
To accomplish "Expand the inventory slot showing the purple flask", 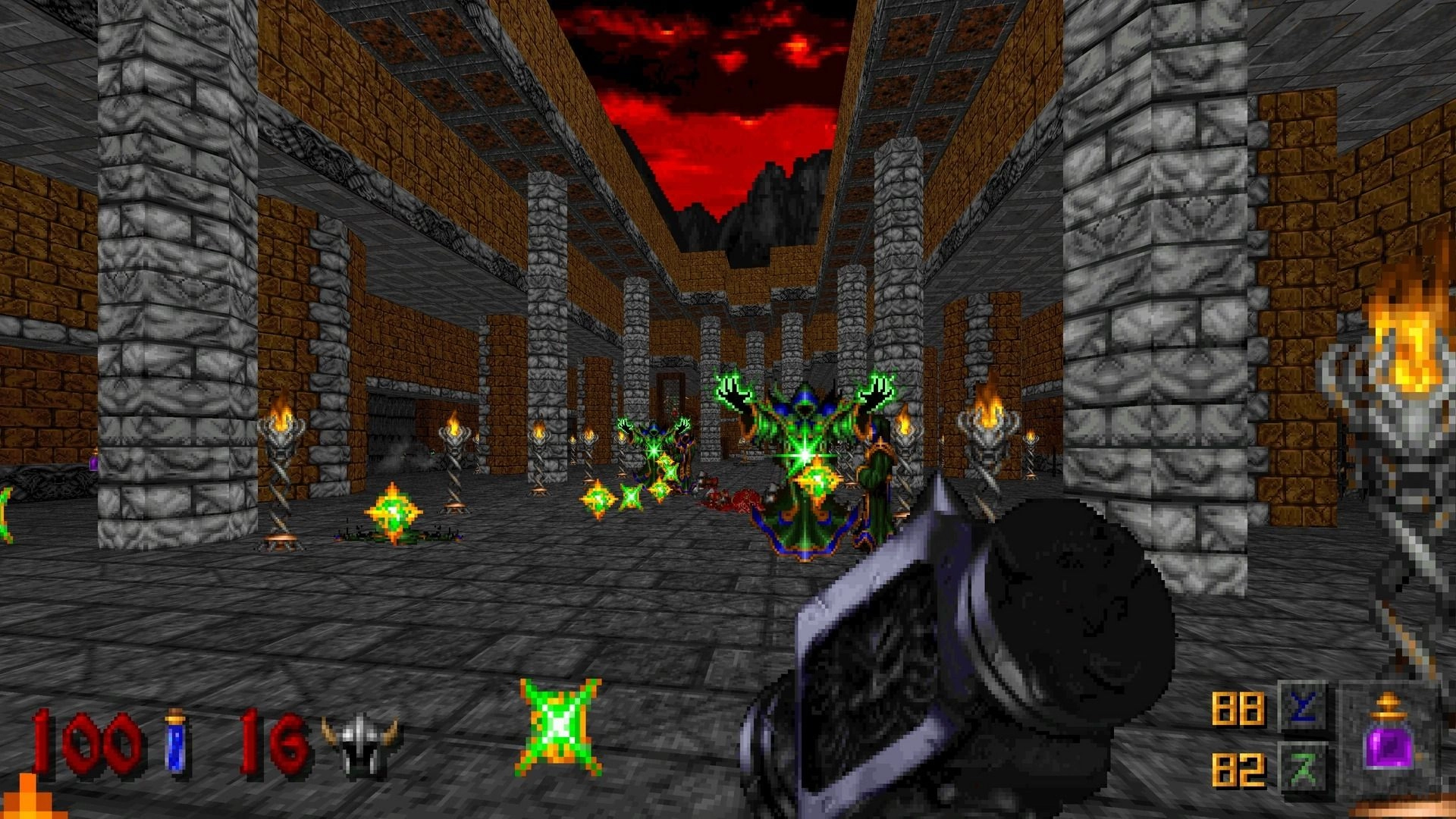I will pyautogui.click(x=1389, y=747).
